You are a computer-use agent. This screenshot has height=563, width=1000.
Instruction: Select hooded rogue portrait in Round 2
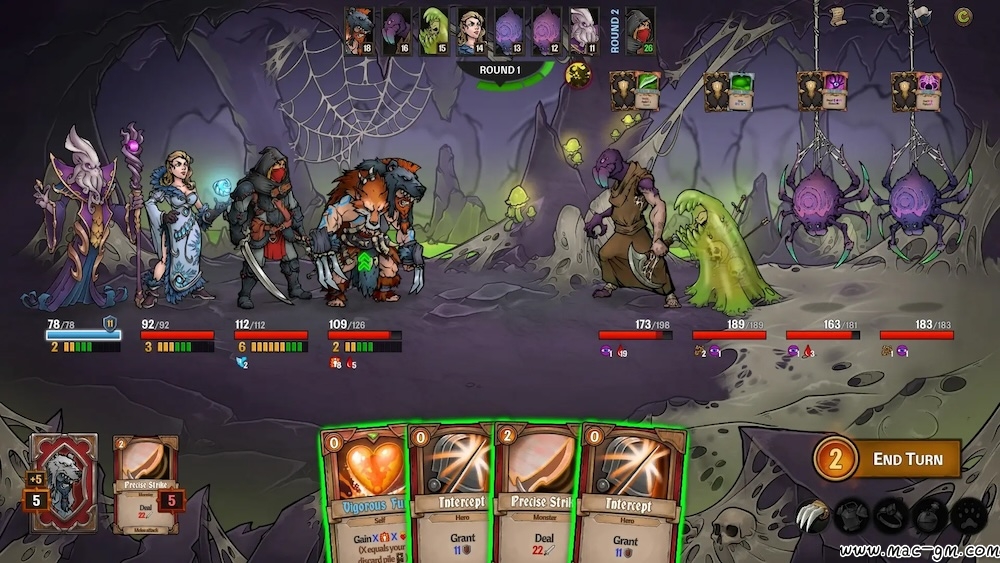(640, 30)
